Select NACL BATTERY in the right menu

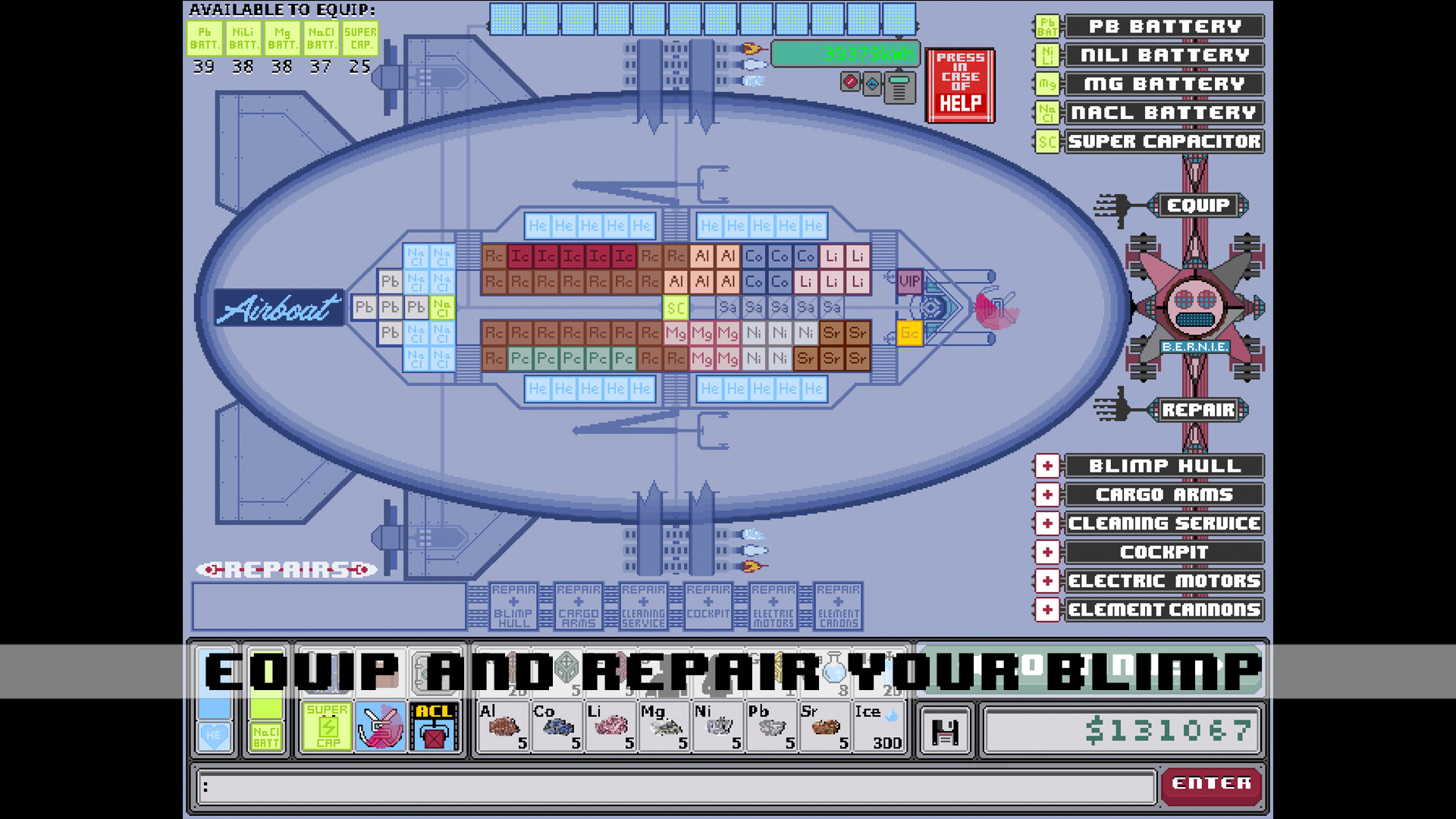(x=1164, y=112)
